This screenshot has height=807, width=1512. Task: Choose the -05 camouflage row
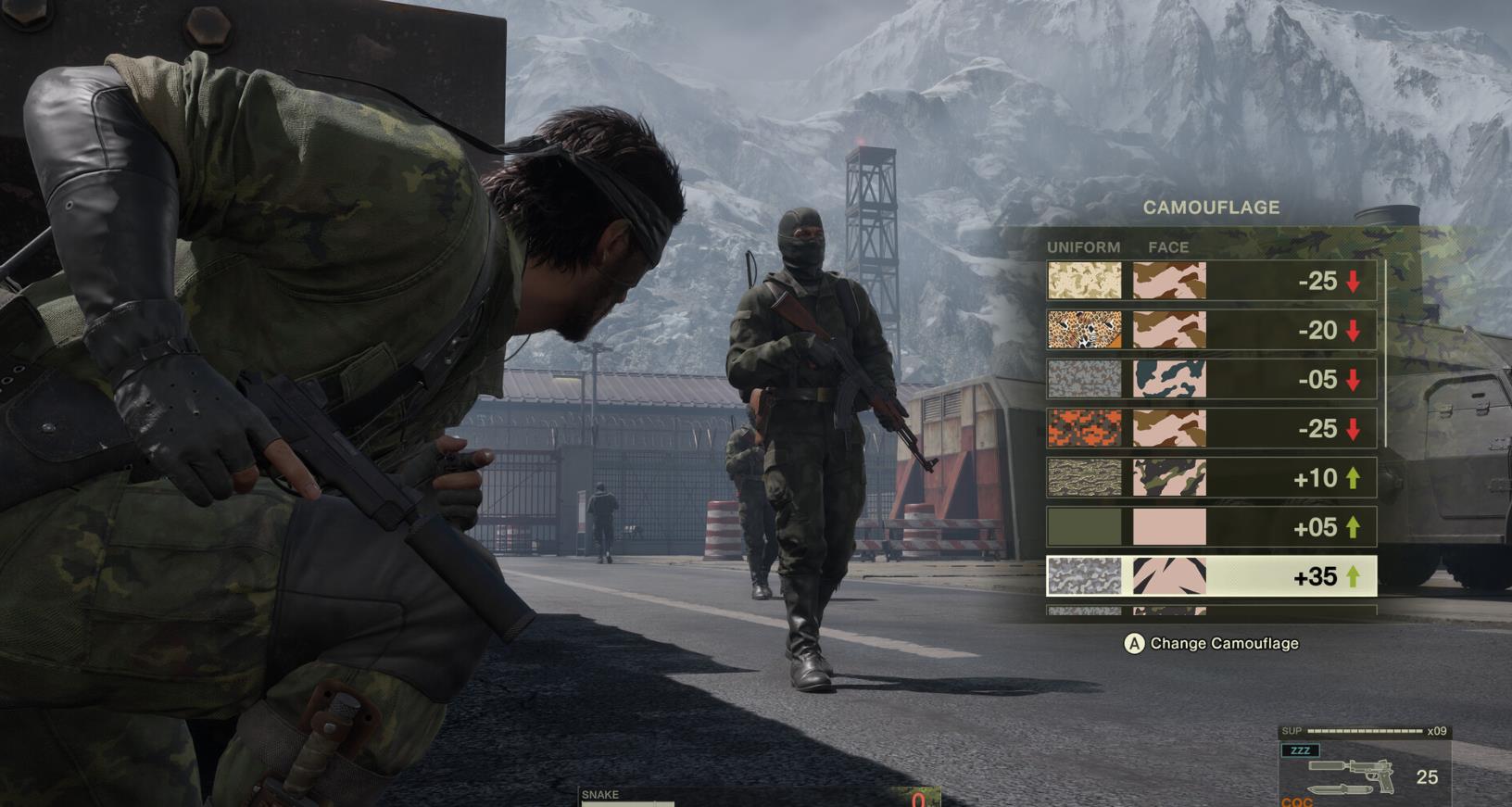pyautogui.click(x=1211, y=379)
